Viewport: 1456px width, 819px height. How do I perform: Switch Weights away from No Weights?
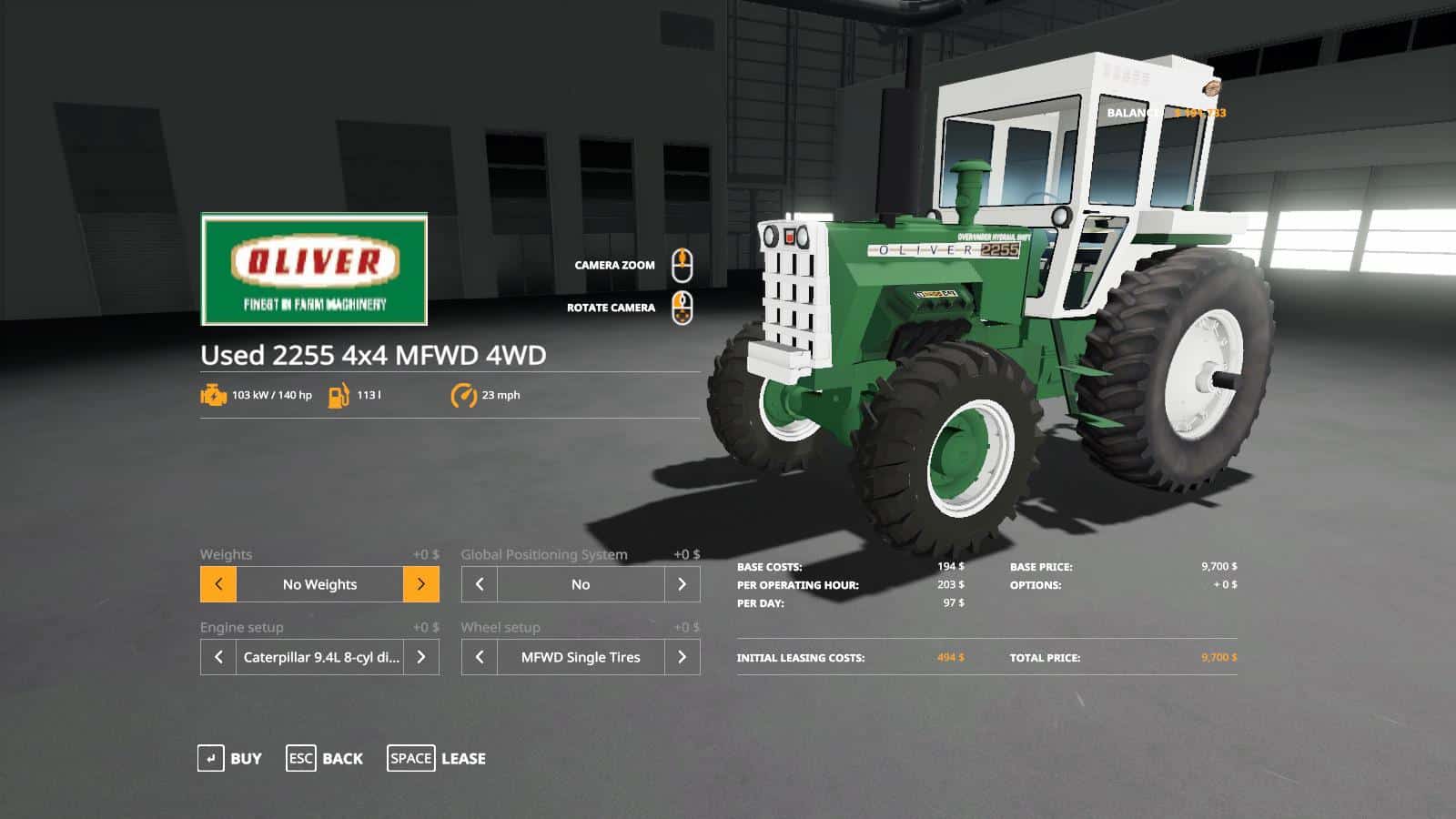click(x=421, y=584)
